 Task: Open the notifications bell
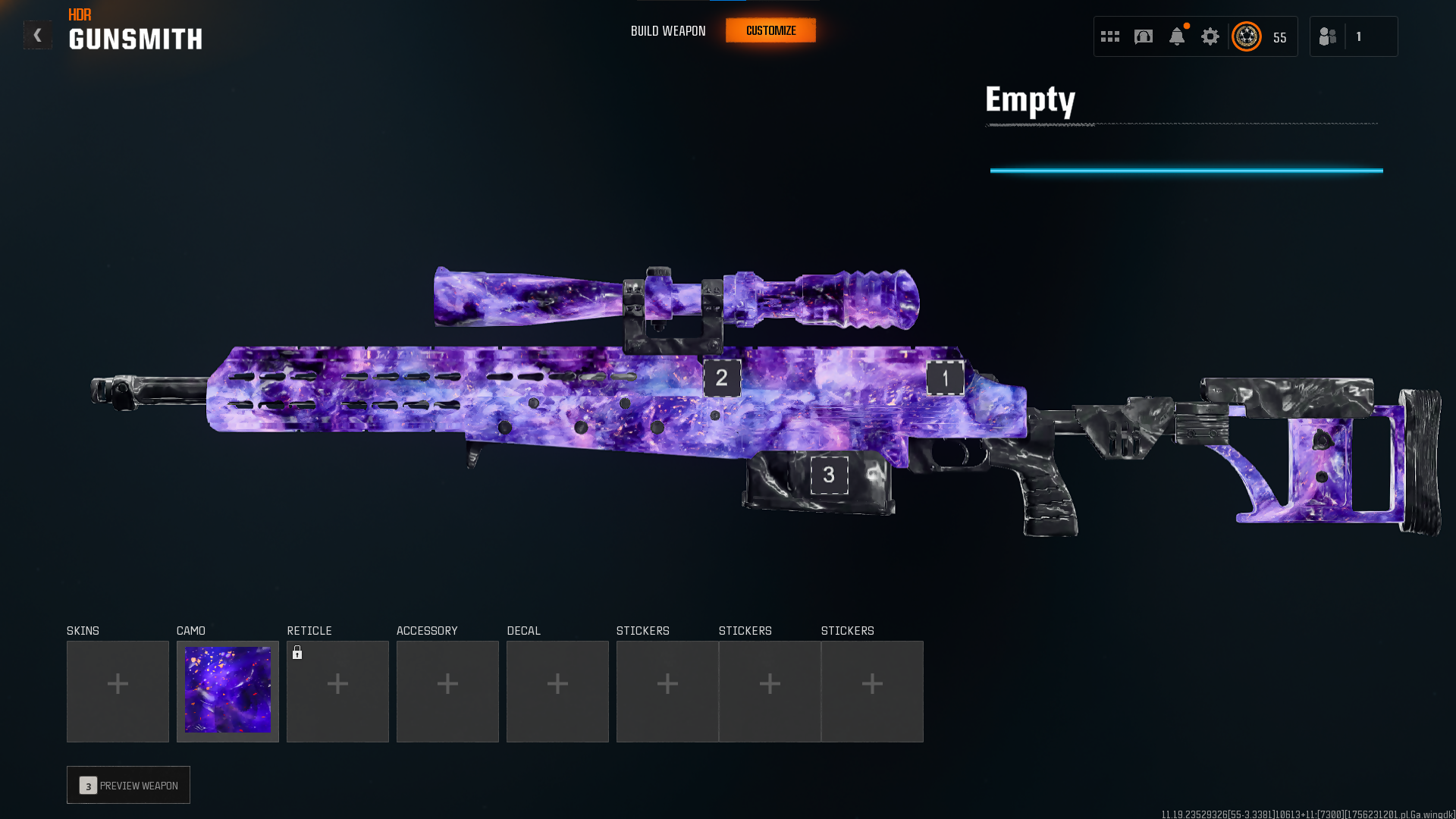pos(1177,36)
